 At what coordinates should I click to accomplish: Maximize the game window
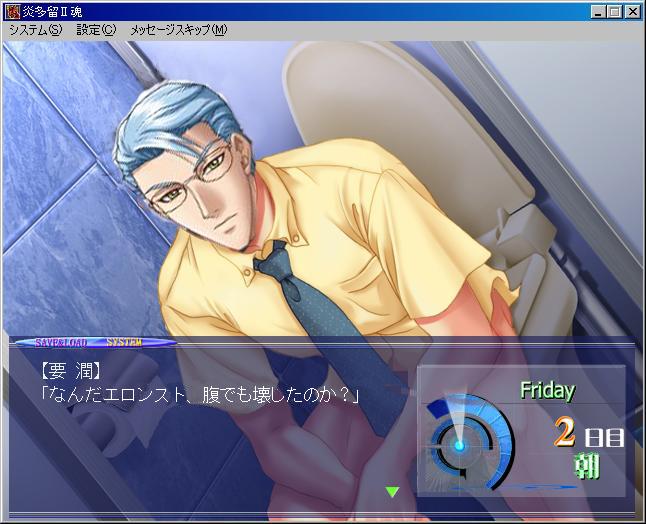pos(614,12)
